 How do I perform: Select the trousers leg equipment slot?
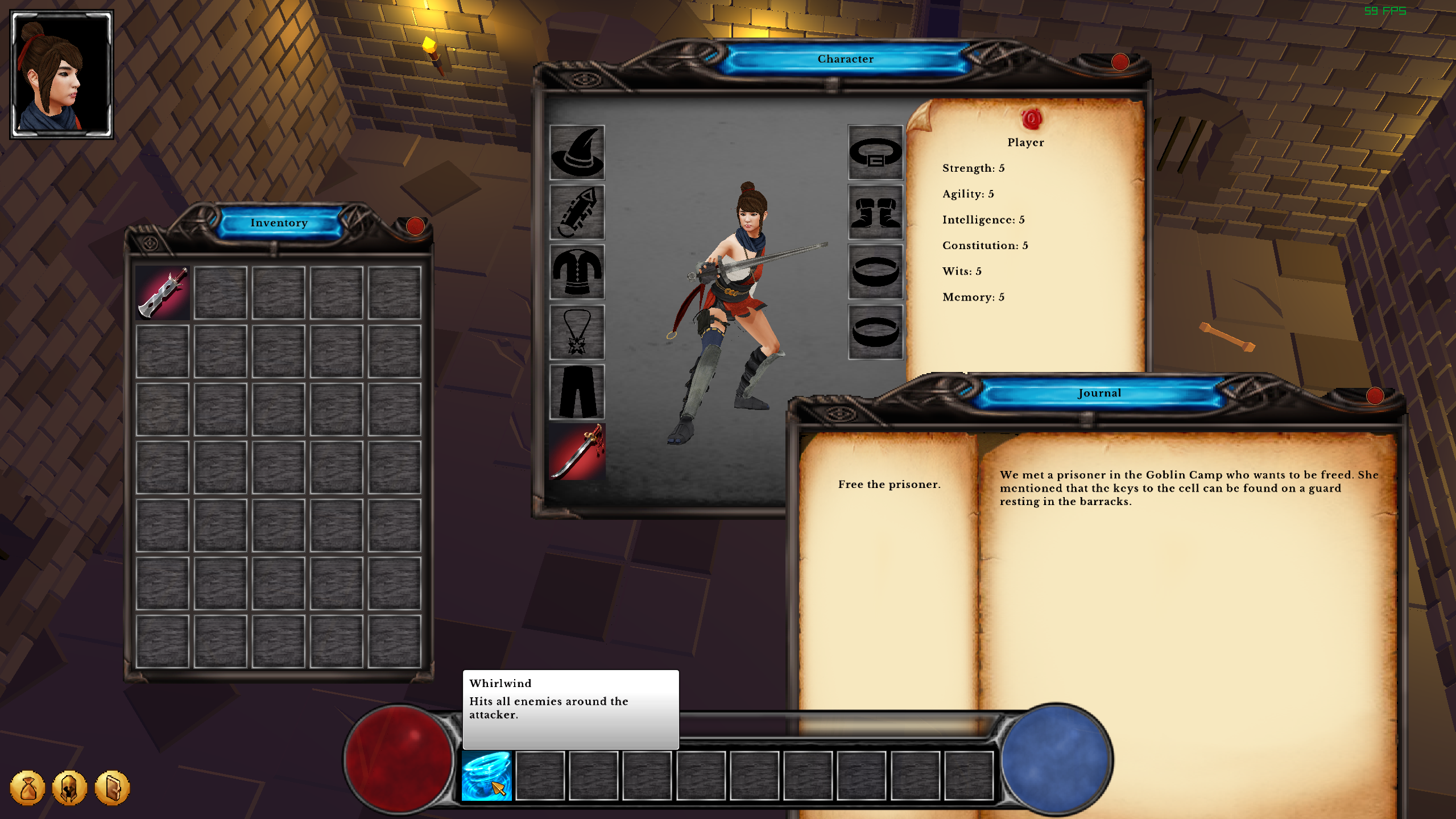tap(577, 392)
